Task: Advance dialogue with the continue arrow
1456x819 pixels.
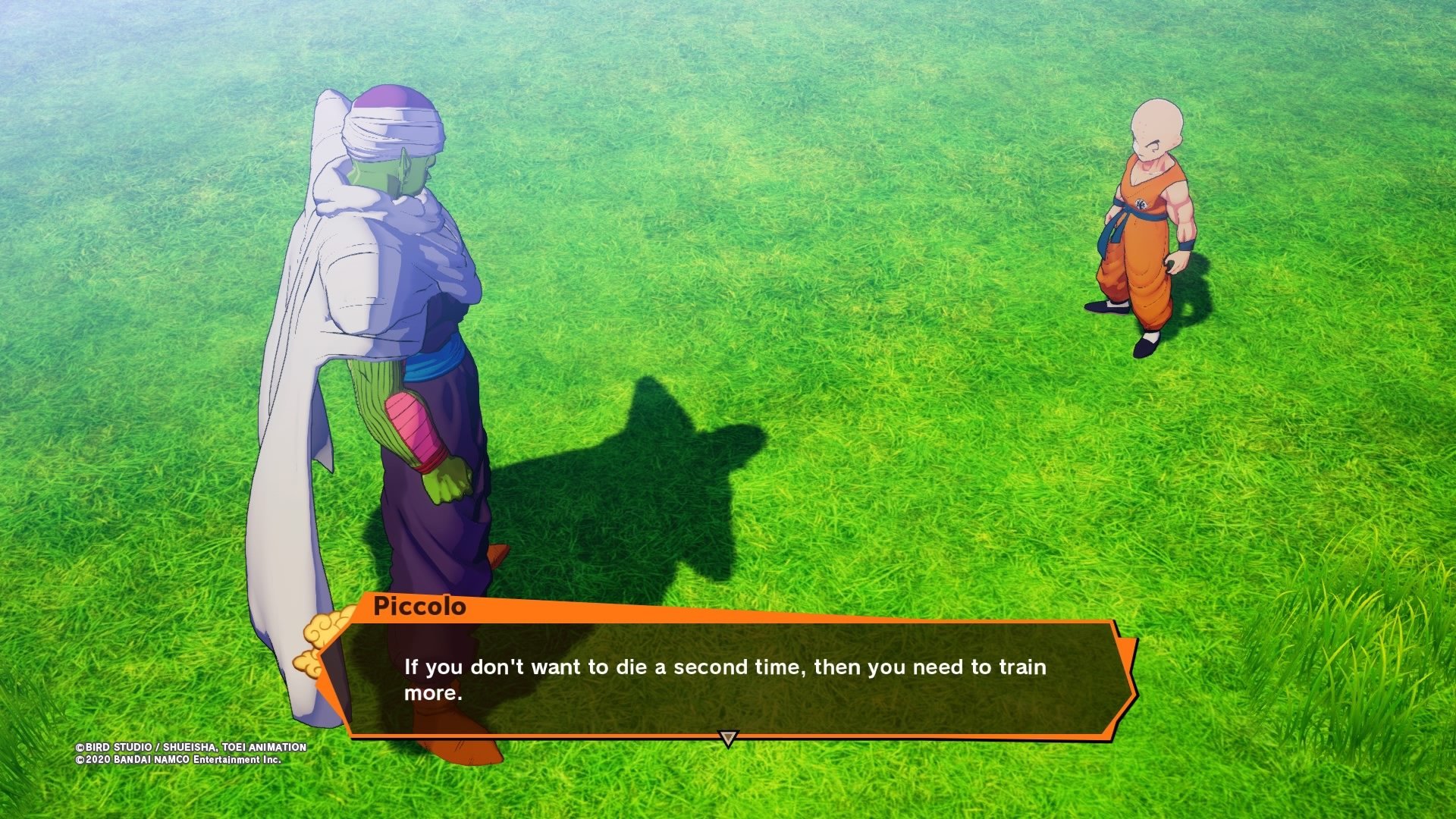Action: coord(728,738)
